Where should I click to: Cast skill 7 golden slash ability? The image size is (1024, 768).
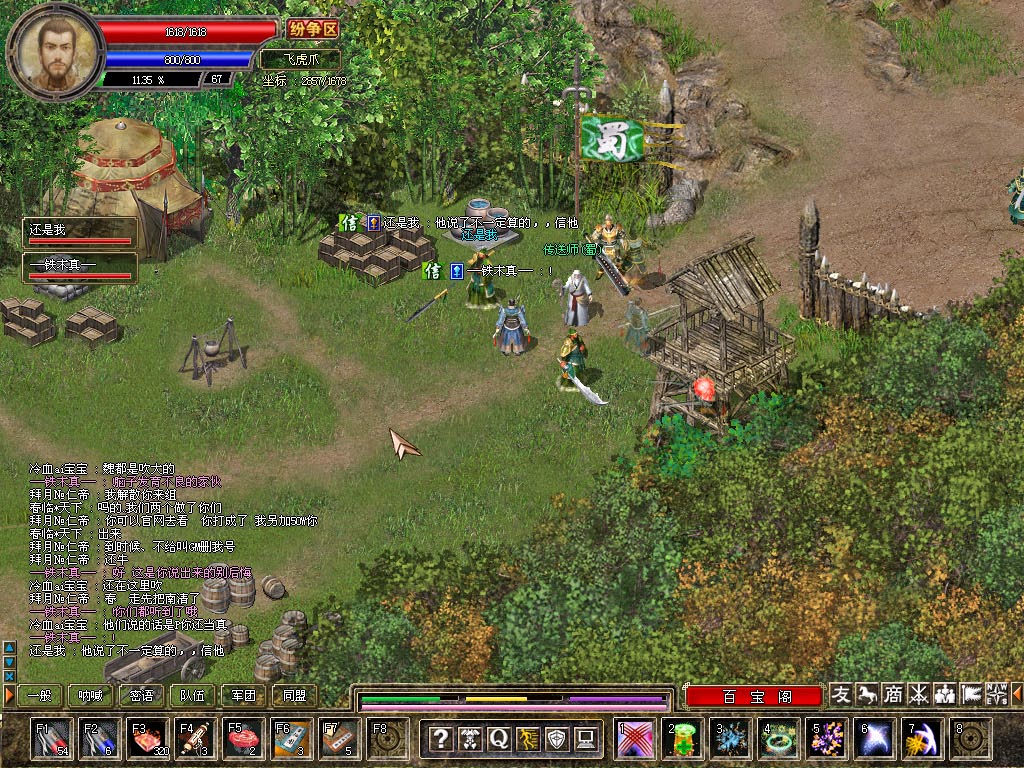point(921,738)
